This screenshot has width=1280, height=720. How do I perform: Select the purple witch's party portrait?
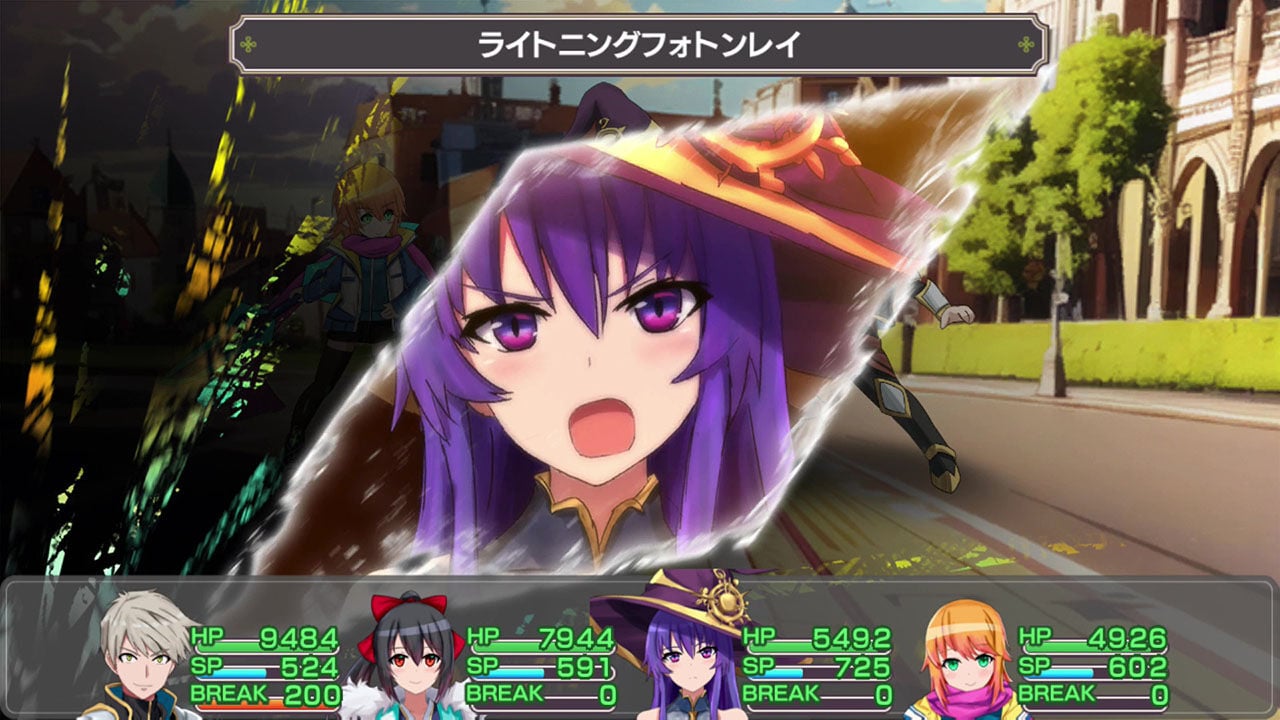(x=690, y=660)
